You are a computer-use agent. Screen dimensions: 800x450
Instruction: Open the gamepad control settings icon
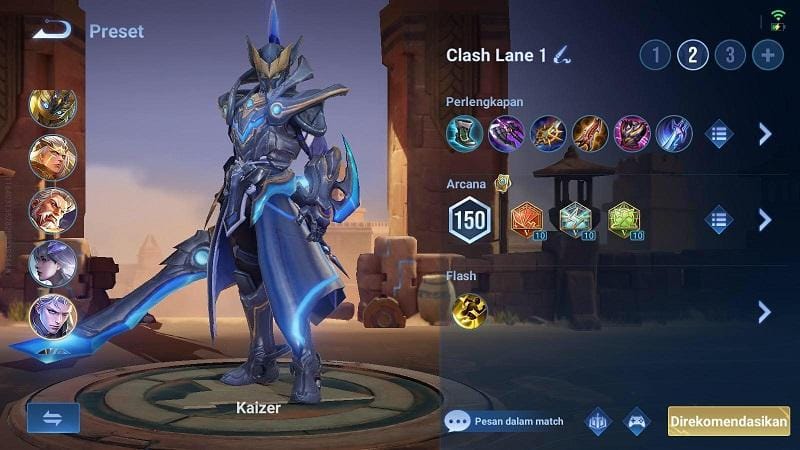point(638,421)
